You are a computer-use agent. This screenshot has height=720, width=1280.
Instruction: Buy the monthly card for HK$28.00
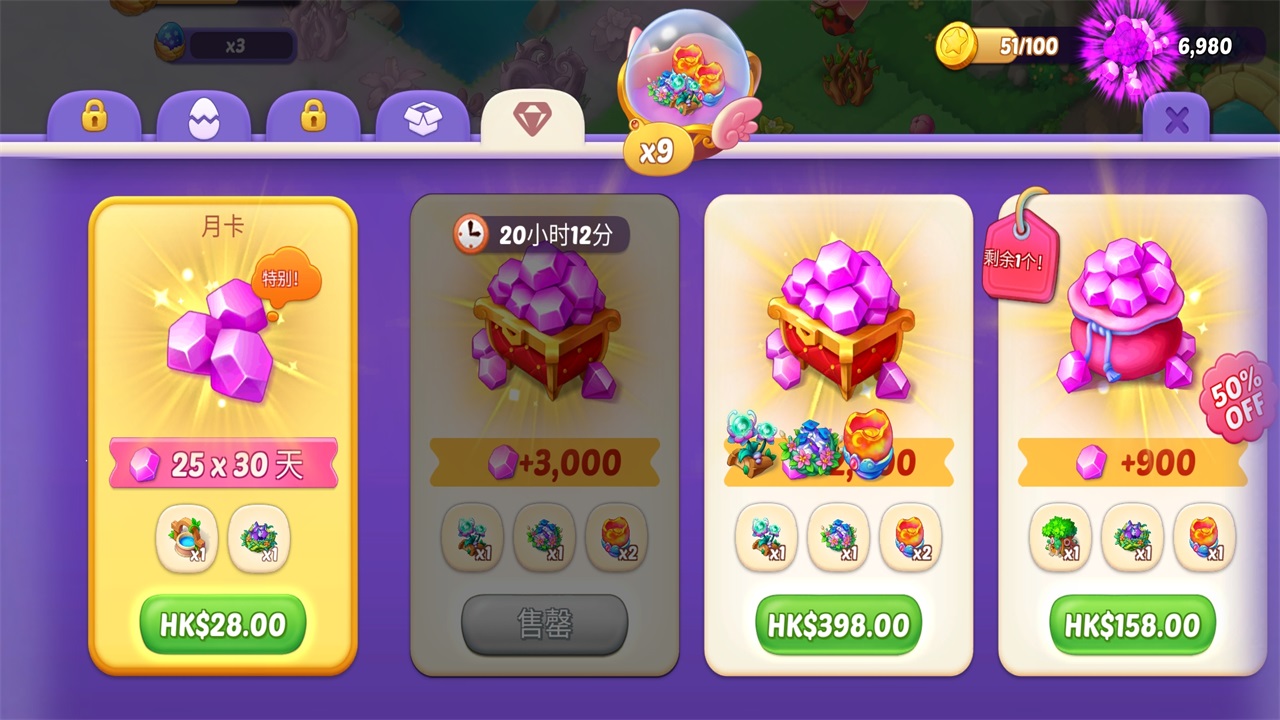coord(222,625)
